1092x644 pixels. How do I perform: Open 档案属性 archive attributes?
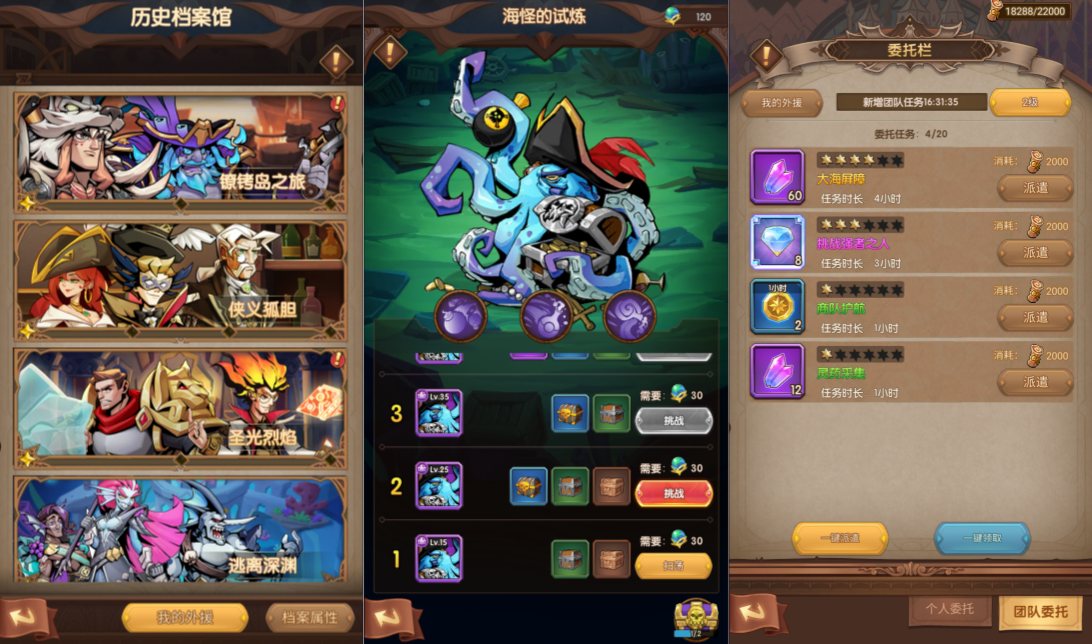tap(310, 617)
